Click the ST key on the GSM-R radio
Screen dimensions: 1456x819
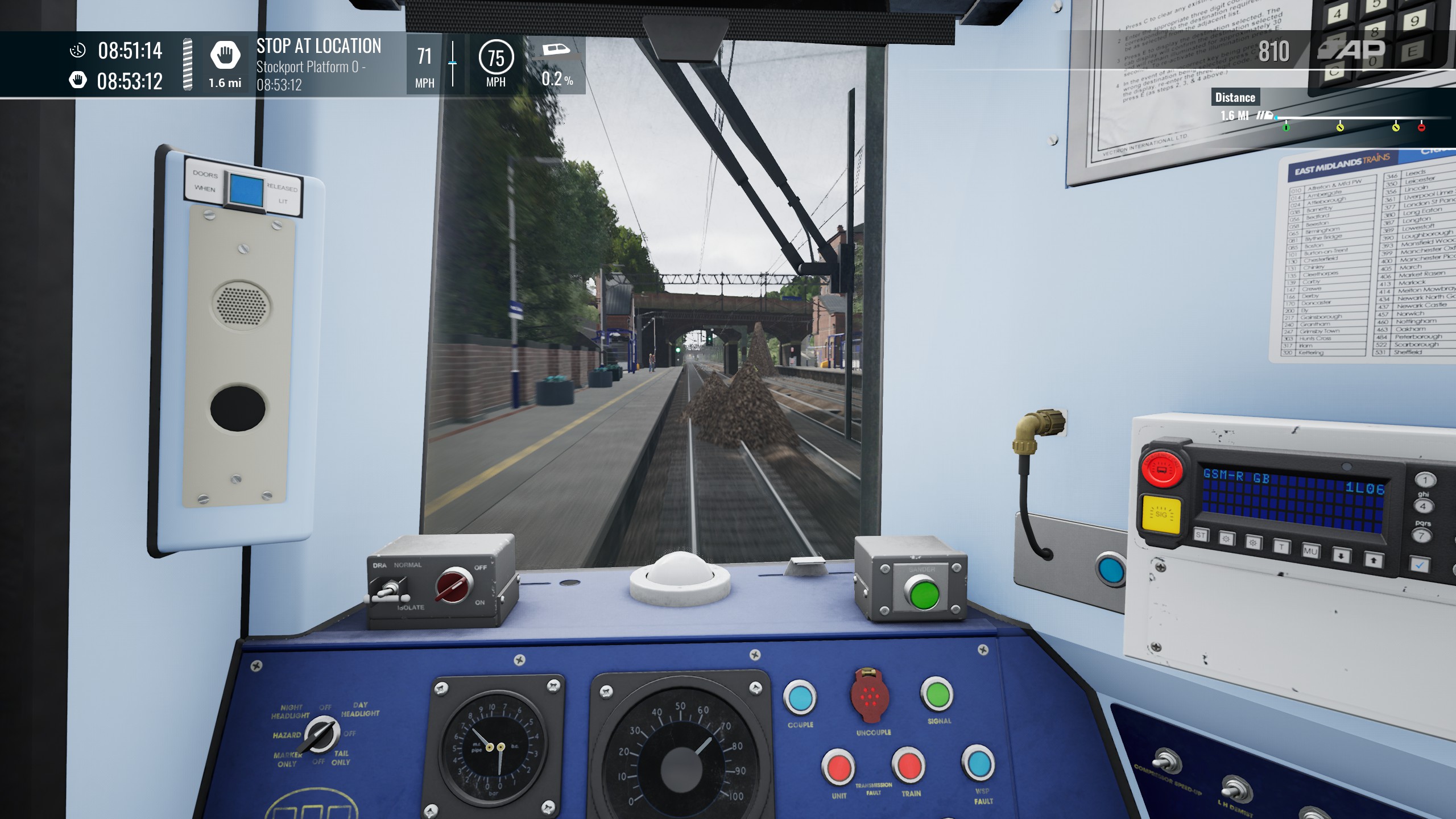coord(1201,535)
